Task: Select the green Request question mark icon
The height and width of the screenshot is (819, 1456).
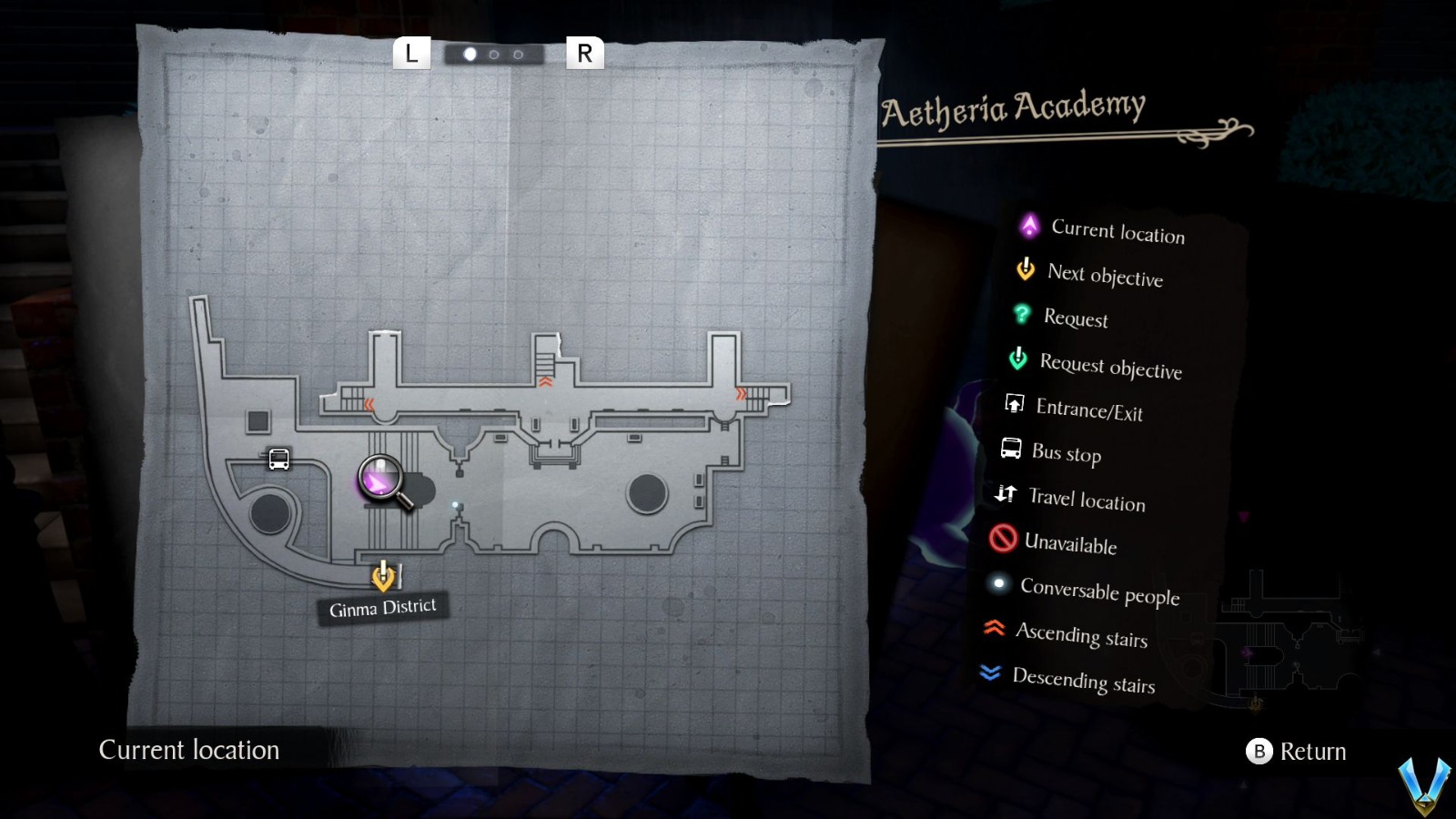Action: 1023,314
